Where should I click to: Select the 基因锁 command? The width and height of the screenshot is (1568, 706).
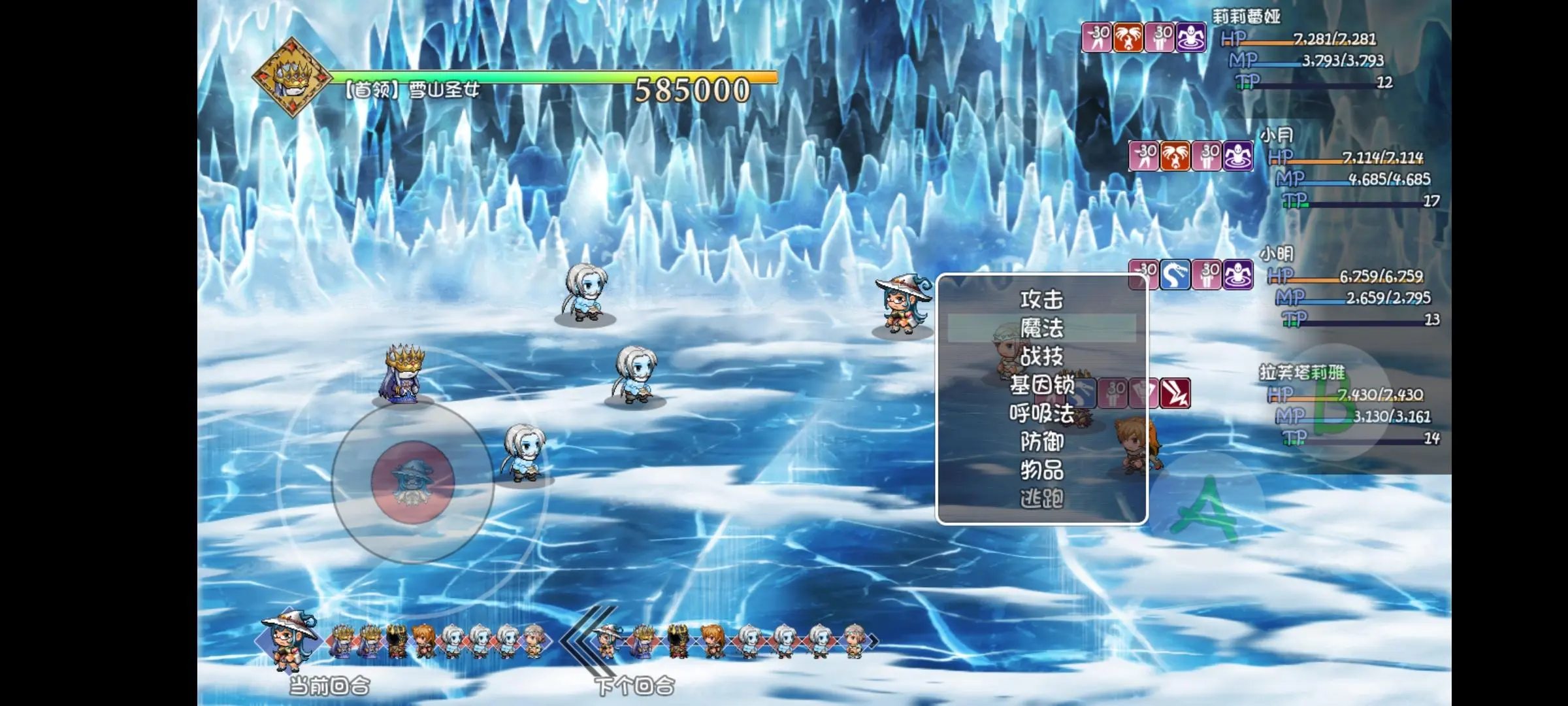point(1041,385)
